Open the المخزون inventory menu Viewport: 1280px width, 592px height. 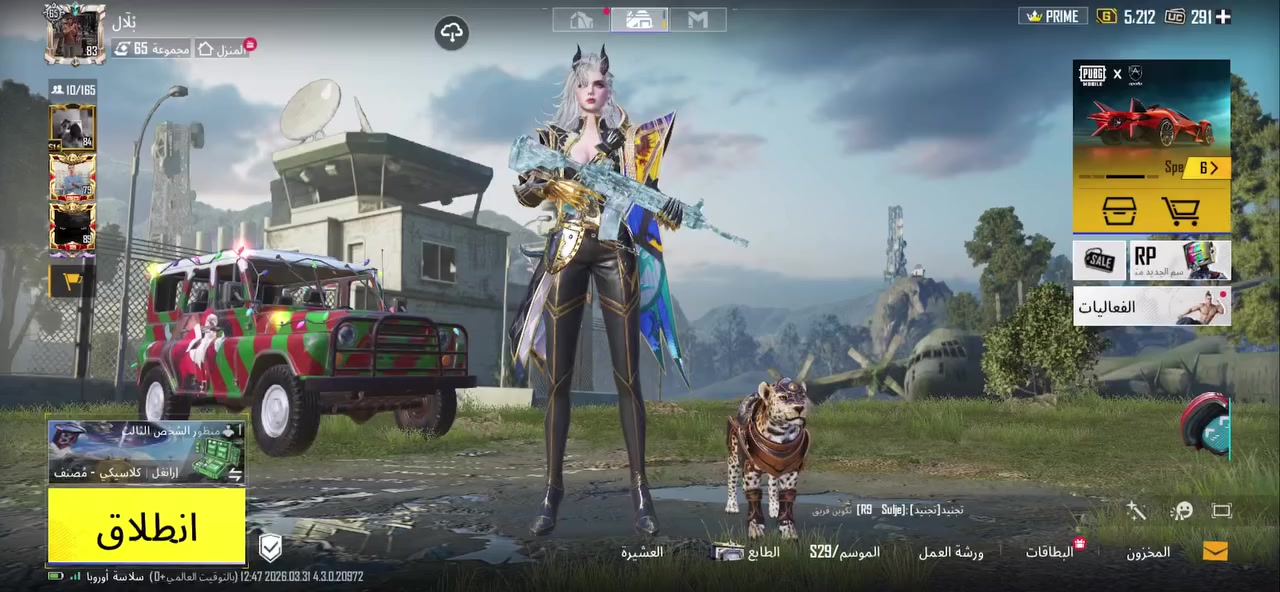click(1148, 552)
